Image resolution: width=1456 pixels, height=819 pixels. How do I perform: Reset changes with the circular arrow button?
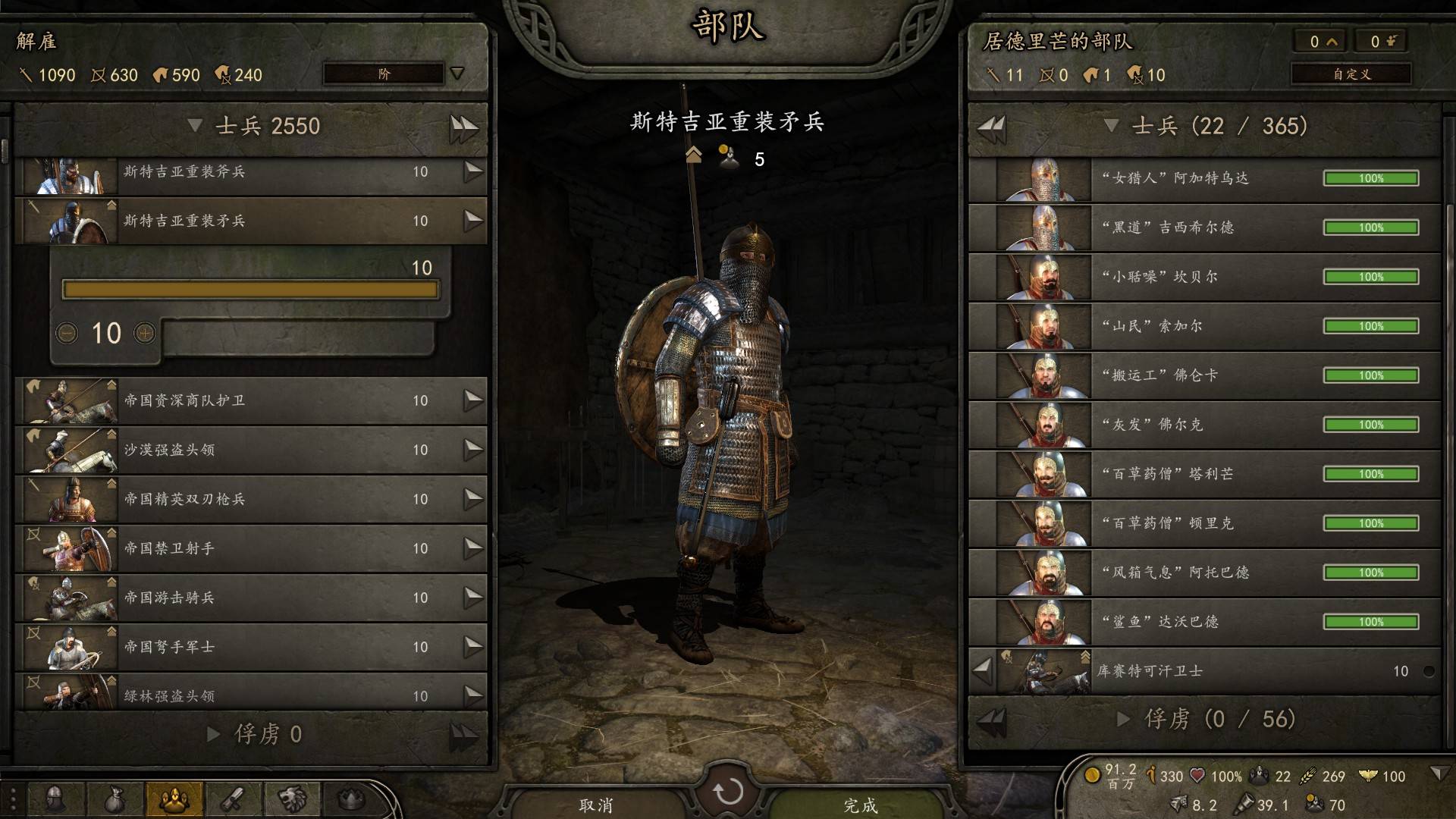tap(728, 792)
